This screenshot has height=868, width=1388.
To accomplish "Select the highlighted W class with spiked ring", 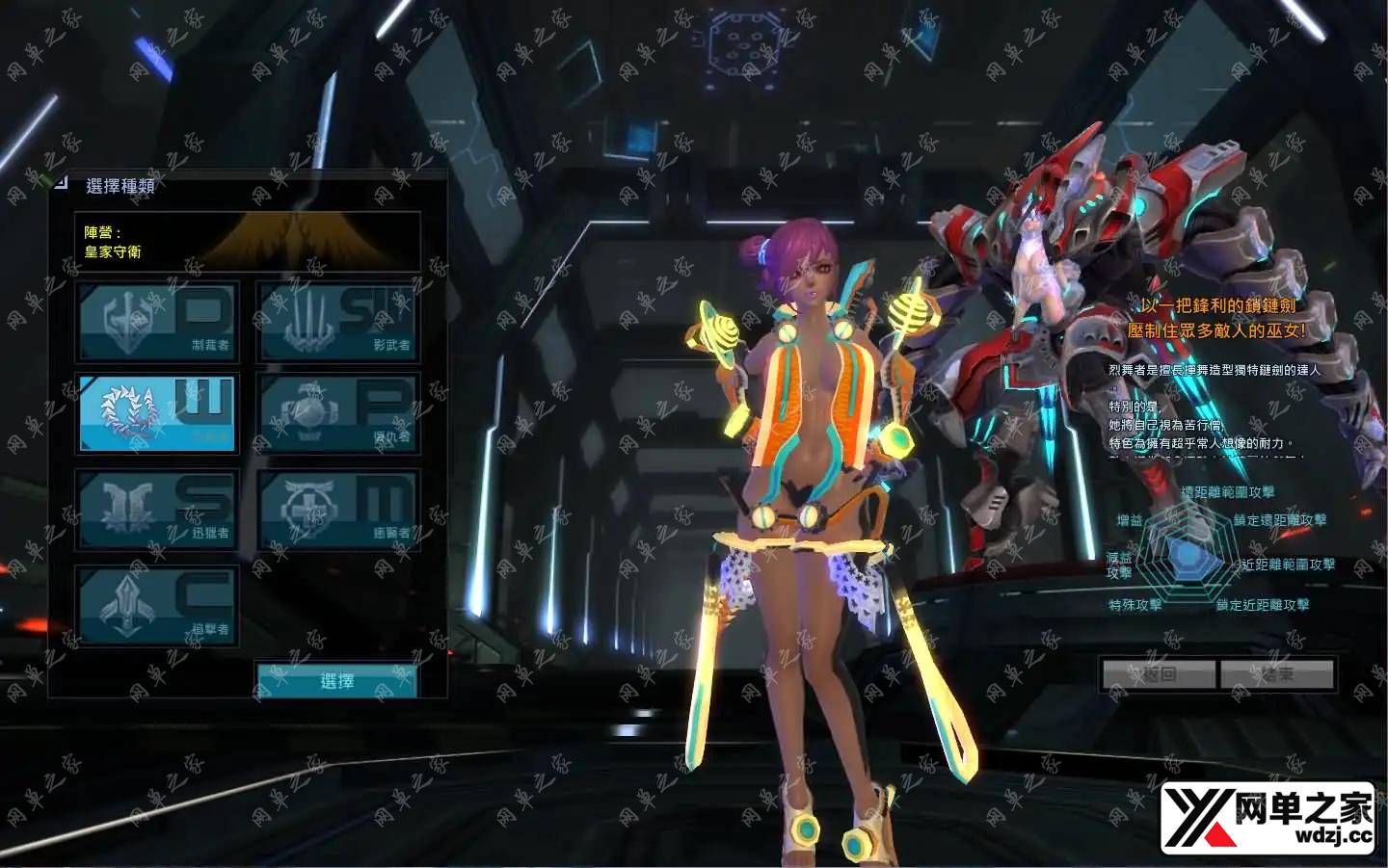I will pos(157,414).
